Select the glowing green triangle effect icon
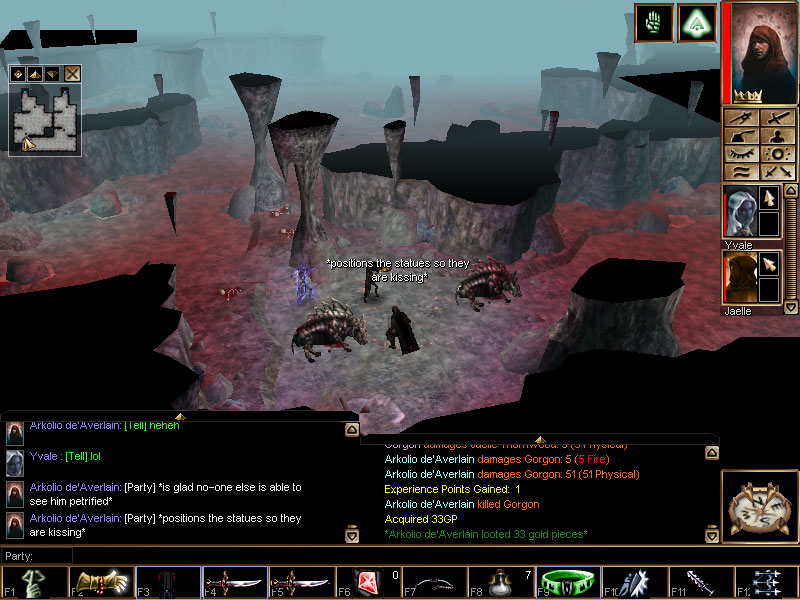Screen dimensions: 800x600 pyautogui.click(x=696, y=23)
